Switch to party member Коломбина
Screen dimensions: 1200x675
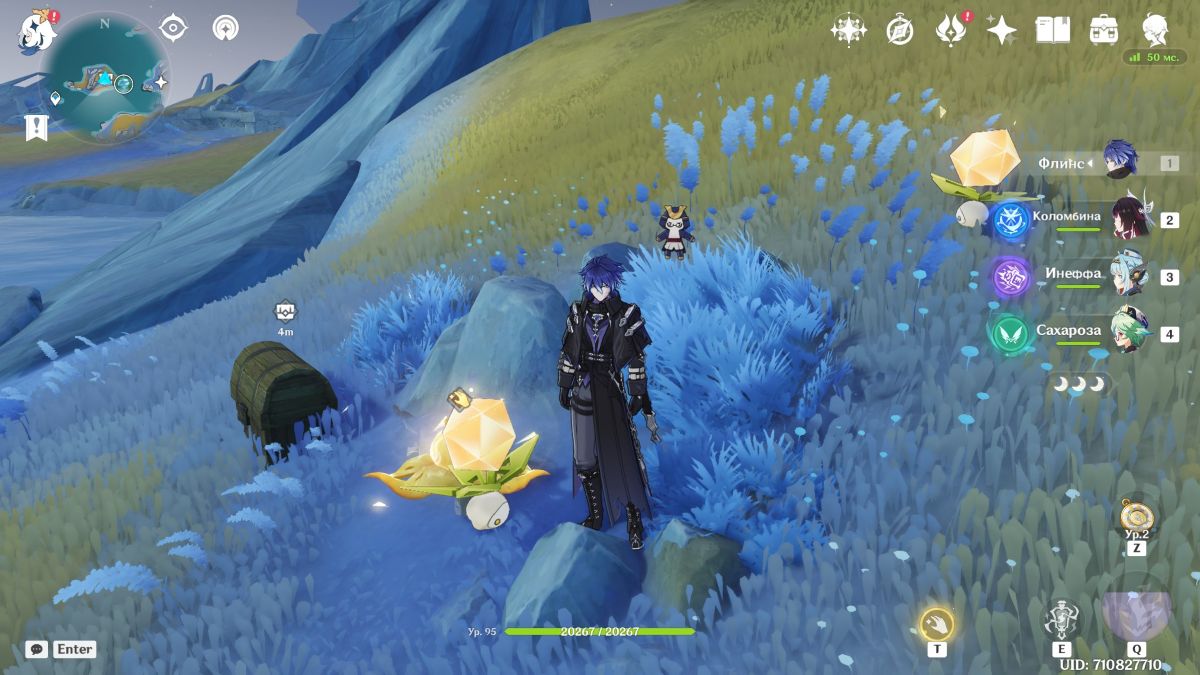pos(1130,219)
